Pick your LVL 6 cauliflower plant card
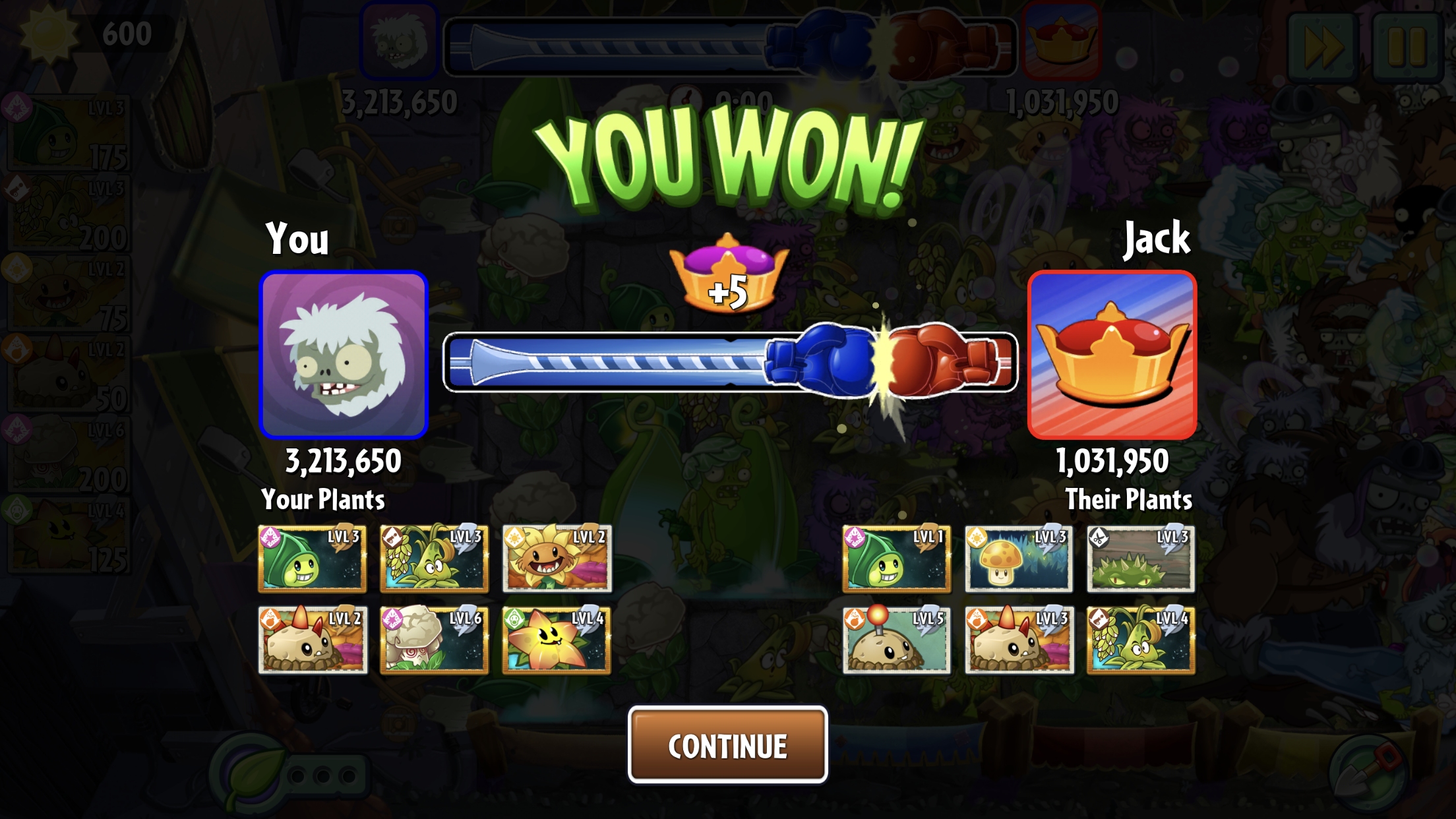The width and height of the screenshot is (1456, 819). coord(434,640)
